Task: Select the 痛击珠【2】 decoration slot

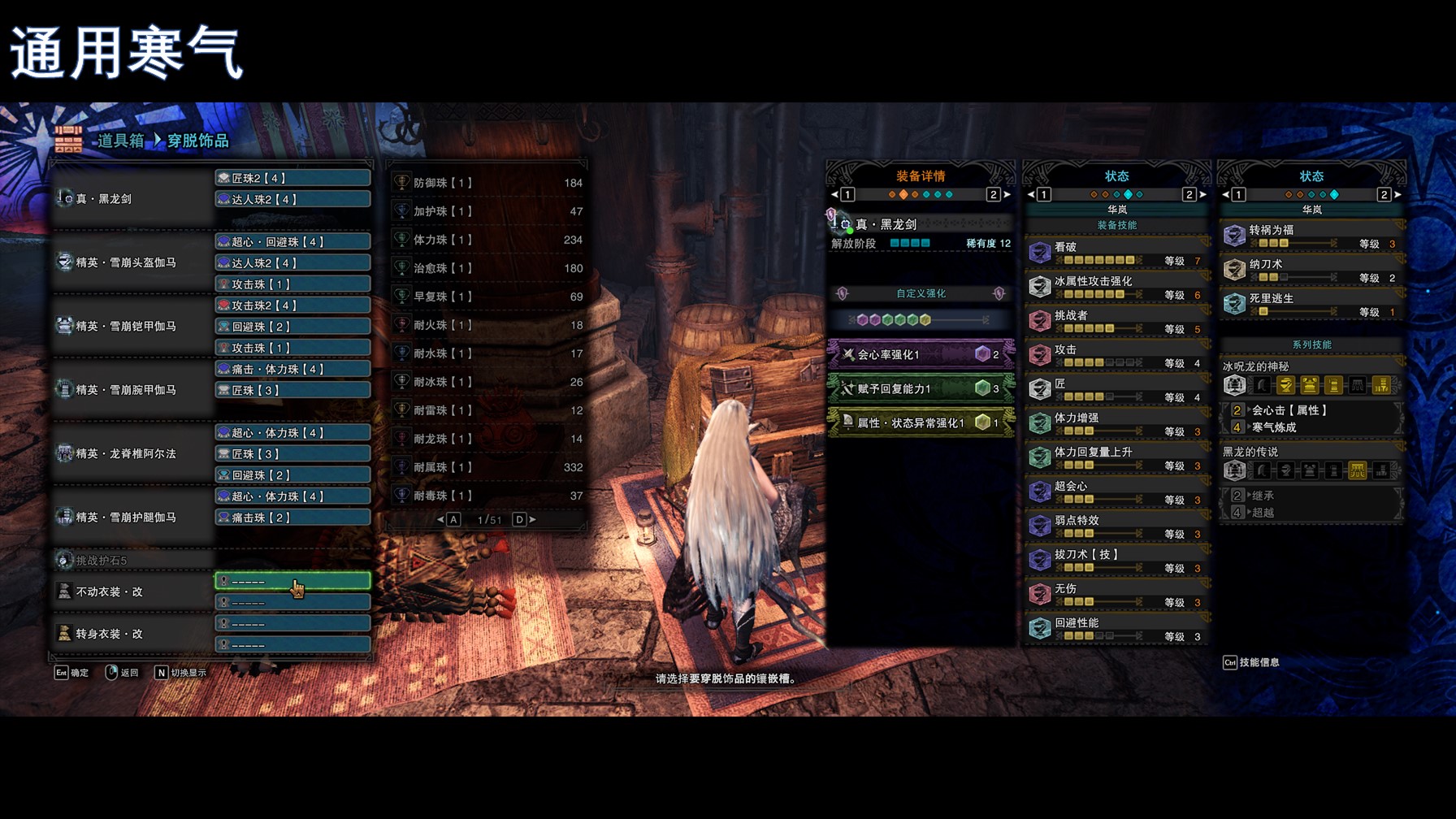Action: pyautogui.click(x=292, y=518)
